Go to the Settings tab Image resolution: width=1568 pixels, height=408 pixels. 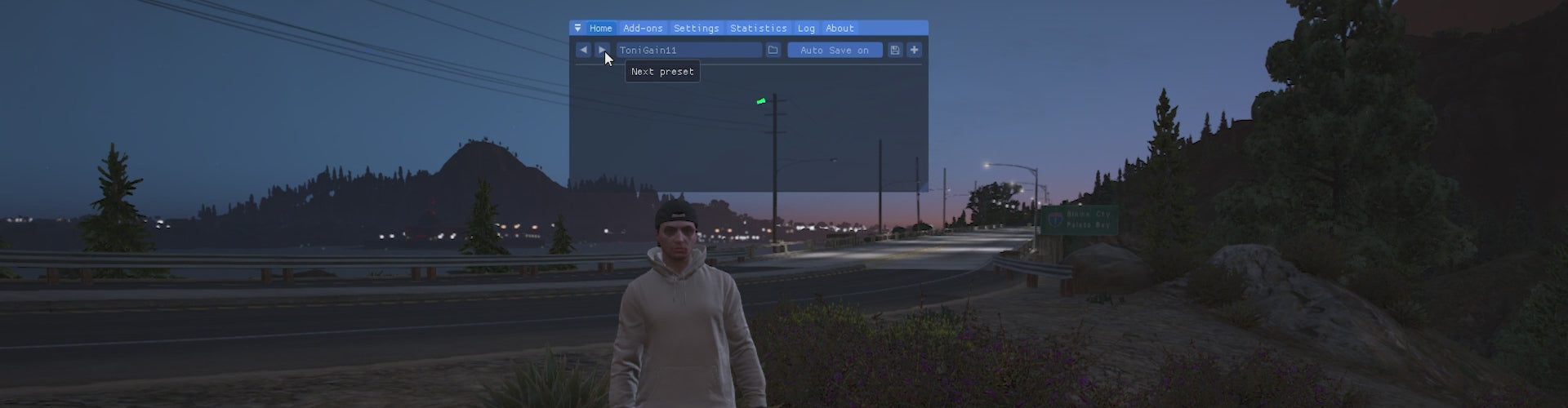[696, 29]
